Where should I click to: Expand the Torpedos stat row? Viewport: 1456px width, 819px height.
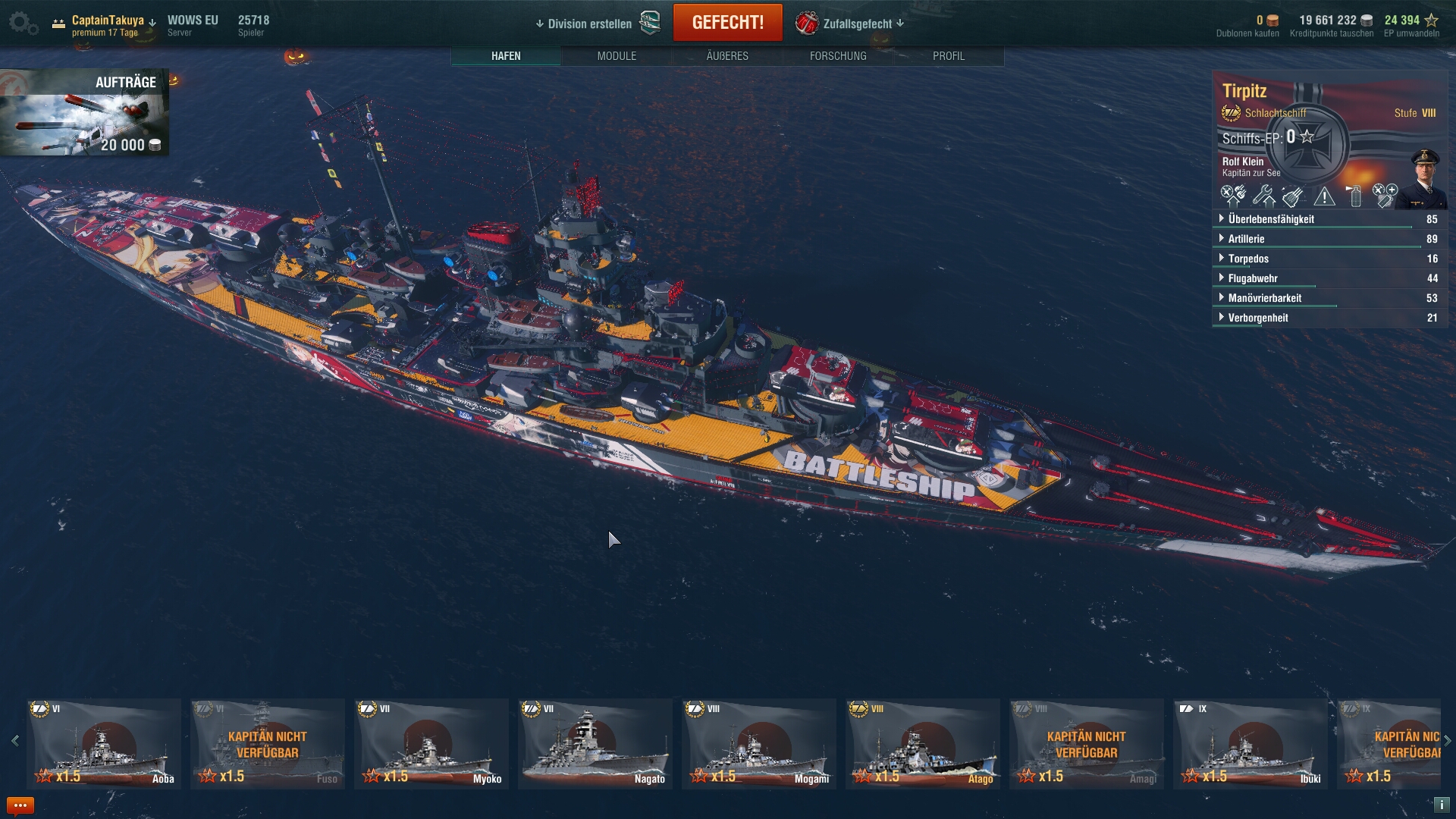point(1248,259)
